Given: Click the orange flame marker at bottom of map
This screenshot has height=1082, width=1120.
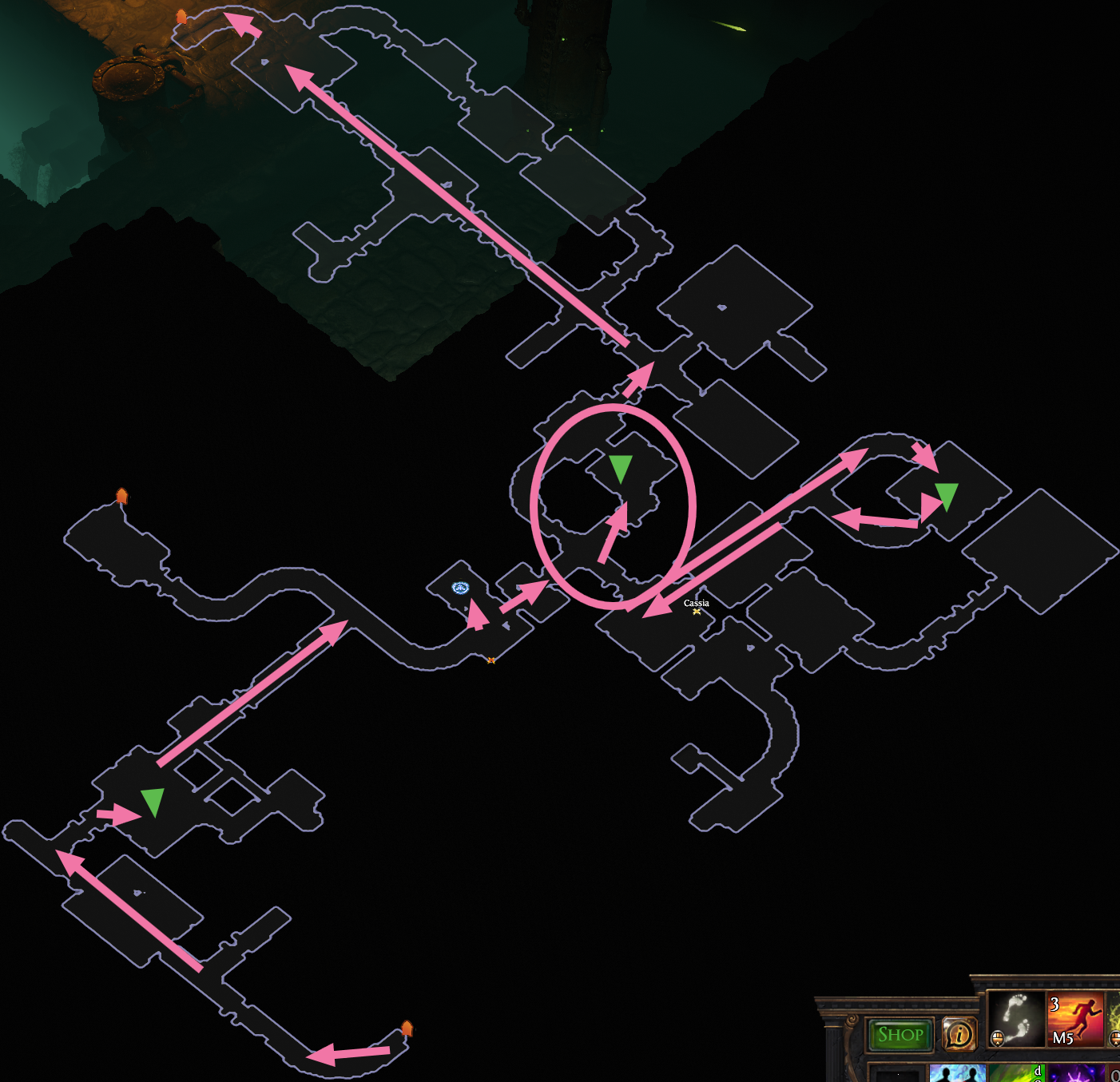Looking at the screenshot, I should click(408, 1029).
